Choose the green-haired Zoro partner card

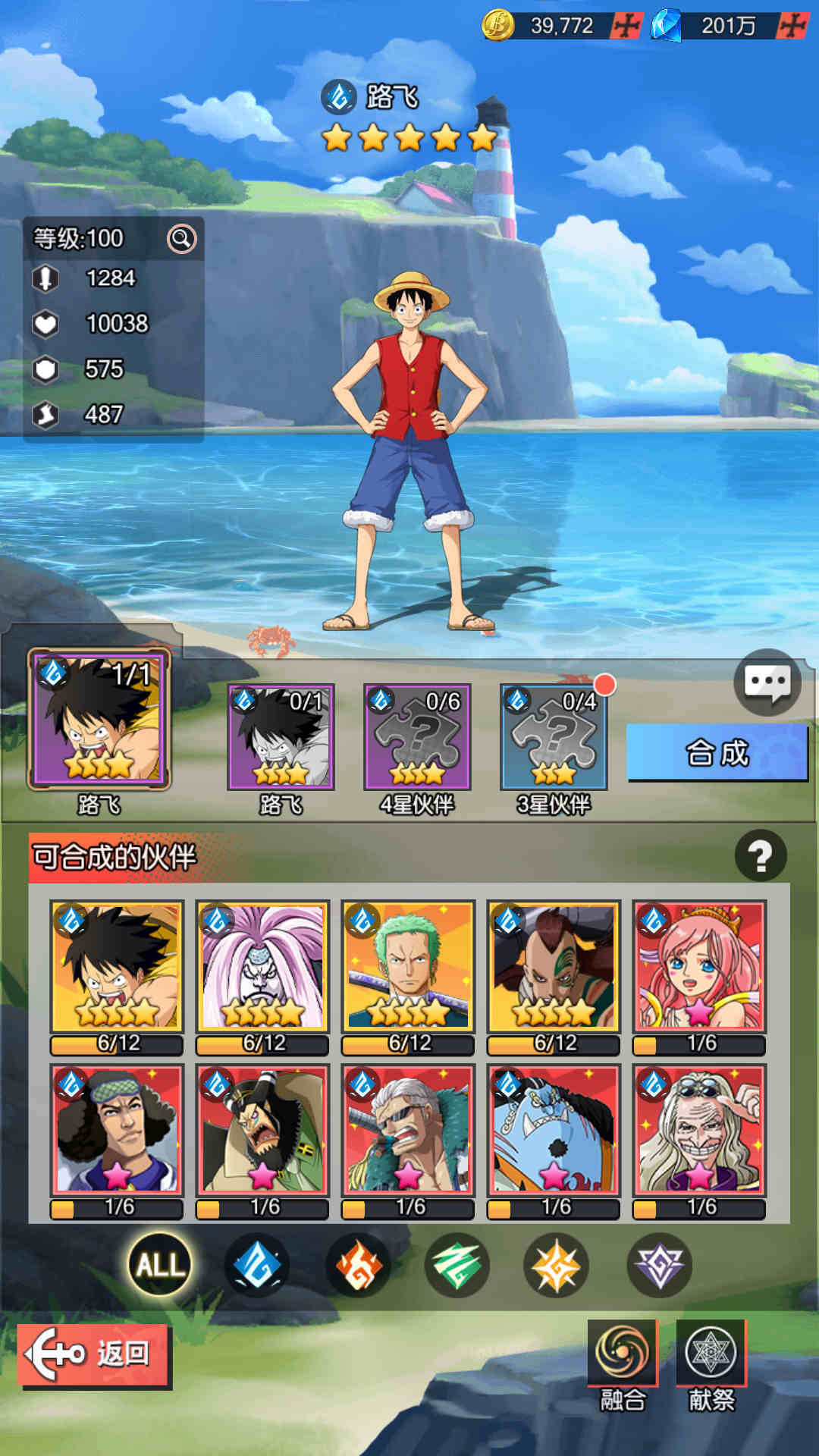[x=408, y=966]
